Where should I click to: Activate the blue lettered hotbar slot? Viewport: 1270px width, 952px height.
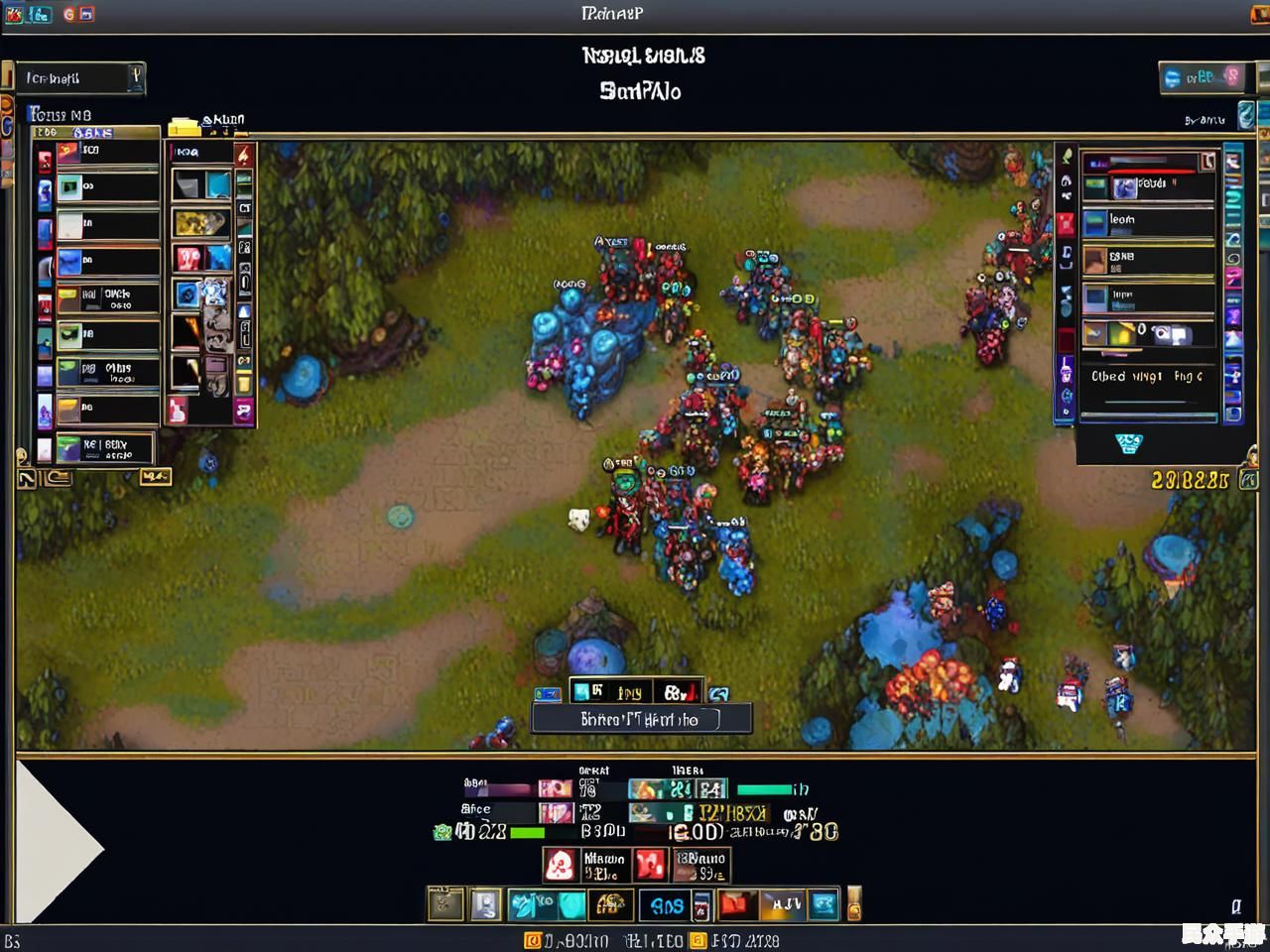tap(666, 904)
